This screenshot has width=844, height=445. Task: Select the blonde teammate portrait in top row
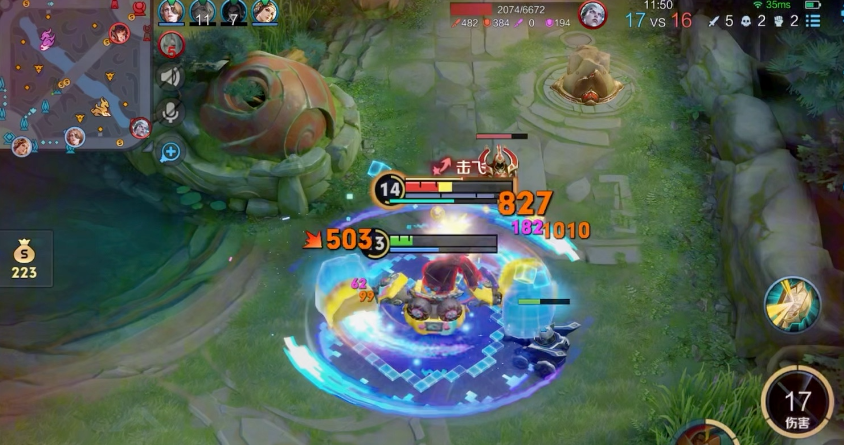[265, 12]
